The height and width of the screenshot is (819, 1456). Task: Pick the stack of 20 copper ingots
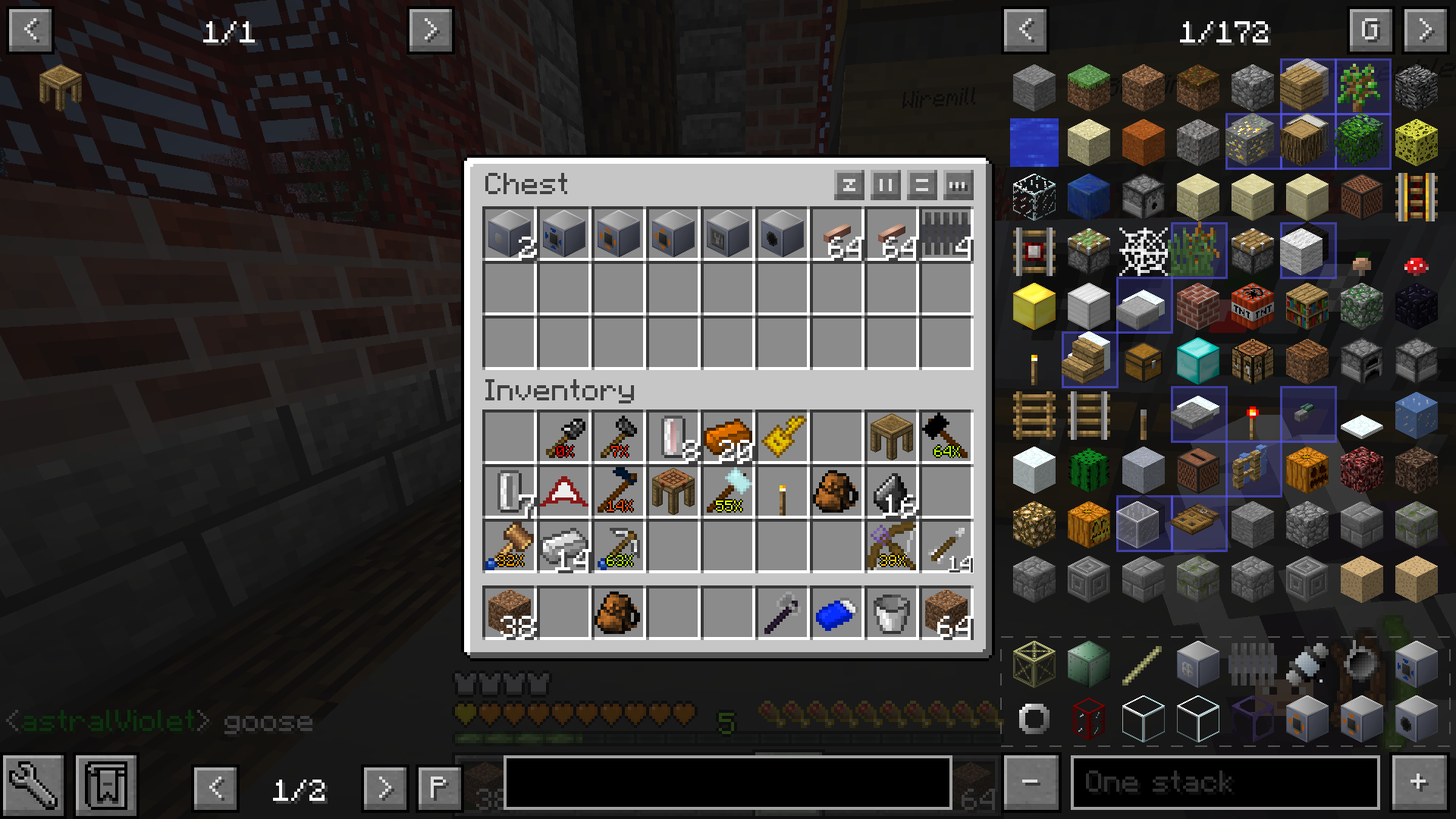click(727, 437)
